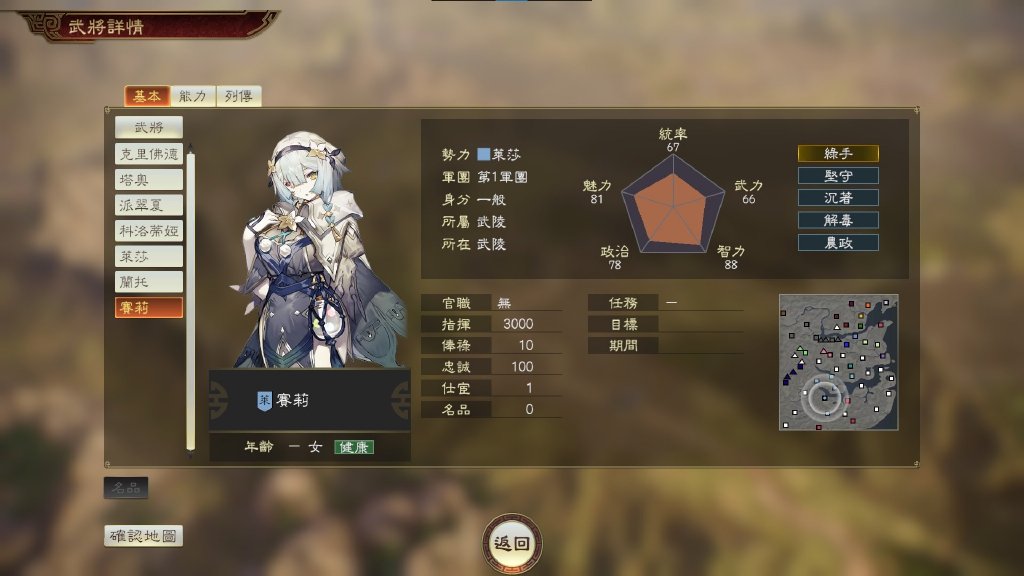The width and height of the screenshot is (1024, 576).
Task: Click the minimap of the region
Action: pos(838,362)
